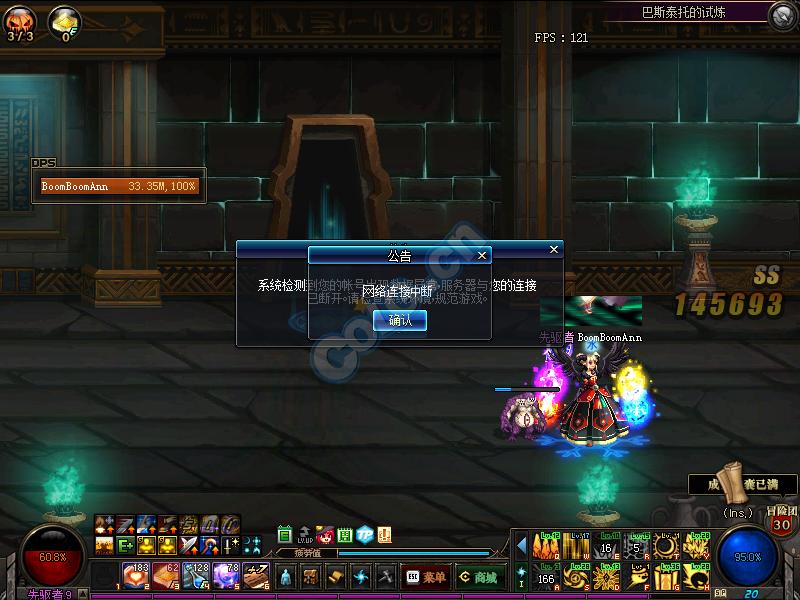Close the 公告 announcement popup
800x600 pixels.
click(482, 256)
